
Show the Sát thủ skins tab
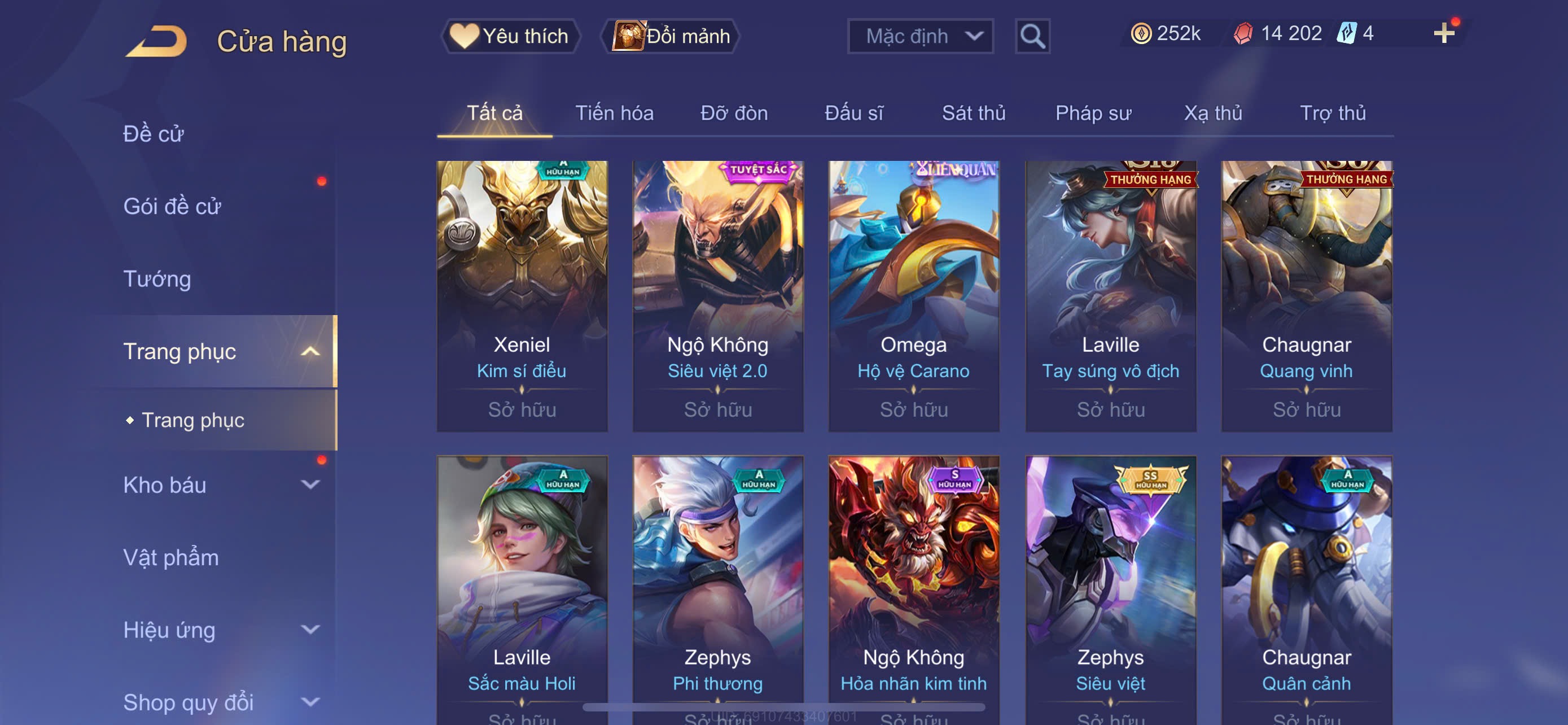(973, 113)
